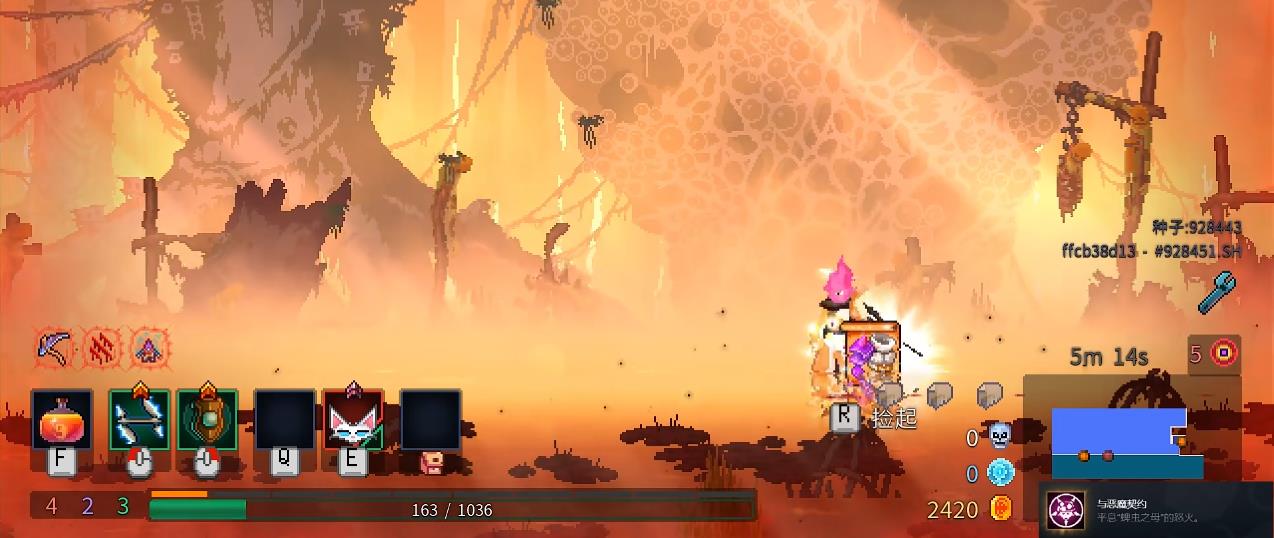The width and height of the screenshot is (1274, 538).
Task: Click the red claw-slash mutation icon
Action: coord(101,347)
